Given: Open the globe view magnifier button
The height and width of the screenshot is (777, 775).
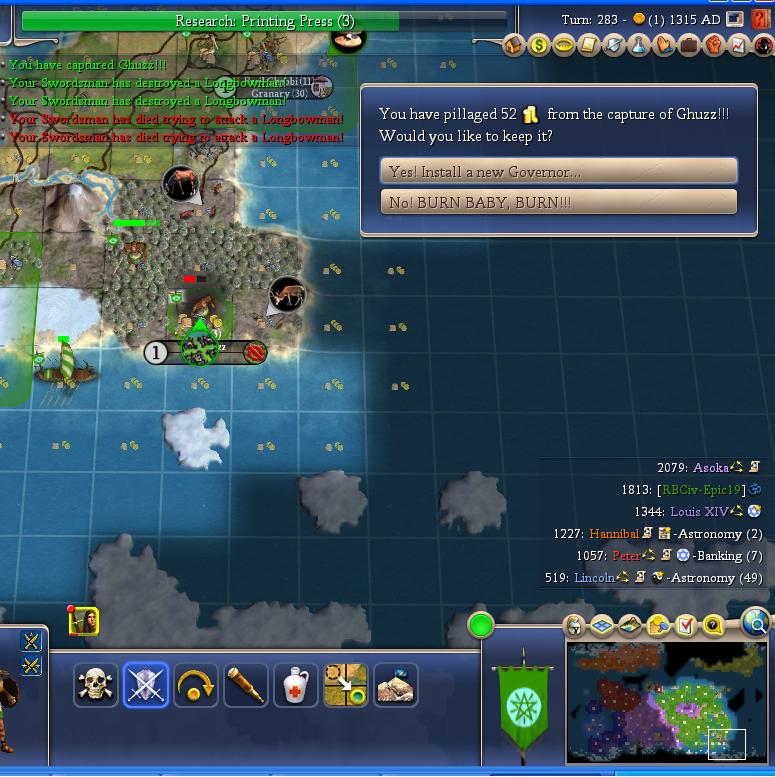Looking at the screenshot, I should click(757, 624).
